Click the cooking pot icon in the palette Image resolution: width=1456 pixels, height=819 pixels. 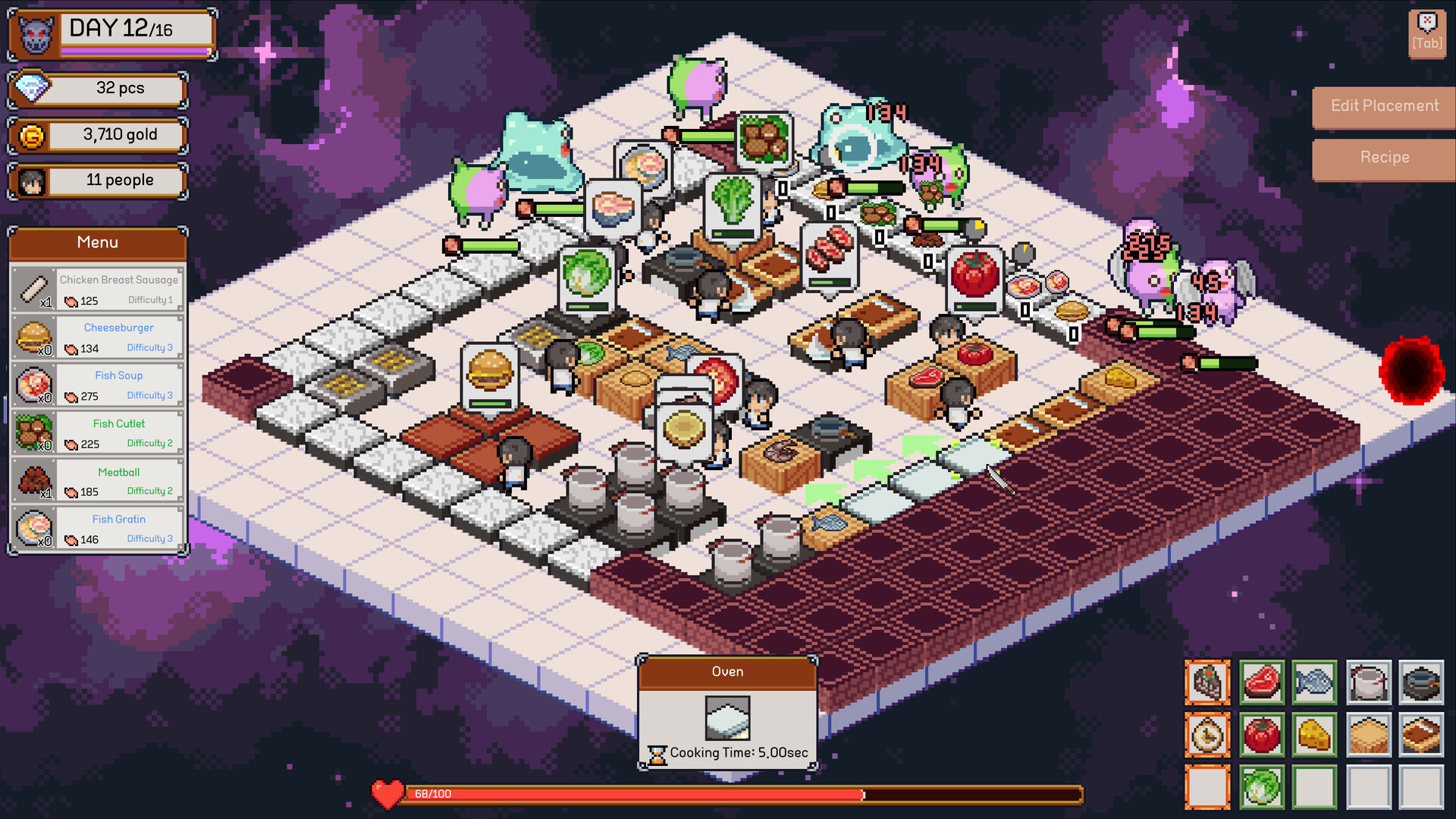tap(1369, 683)
